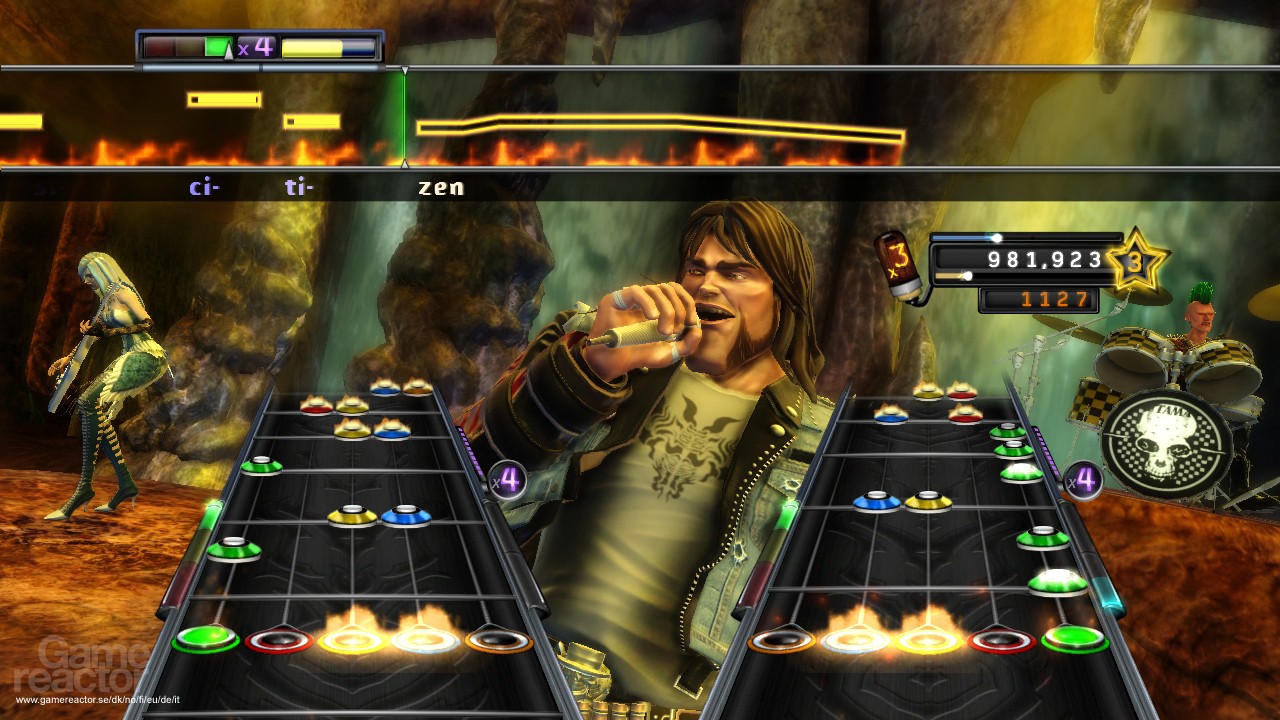Hit the green fret on the left highway
1280x720 pixels.
click(x=205, y=638)
